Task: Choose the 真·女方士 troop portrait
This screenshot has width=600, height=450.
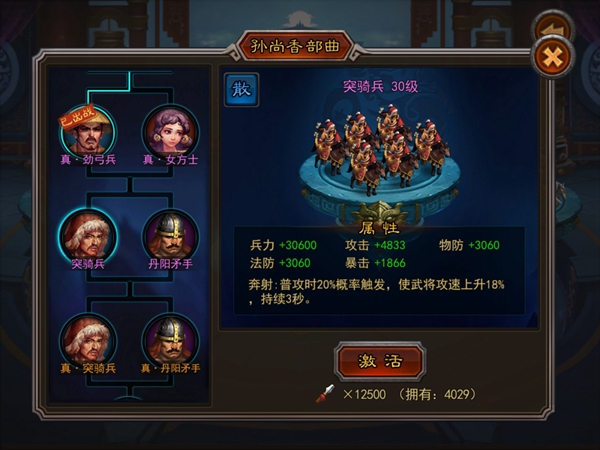Action: [171, 131]
